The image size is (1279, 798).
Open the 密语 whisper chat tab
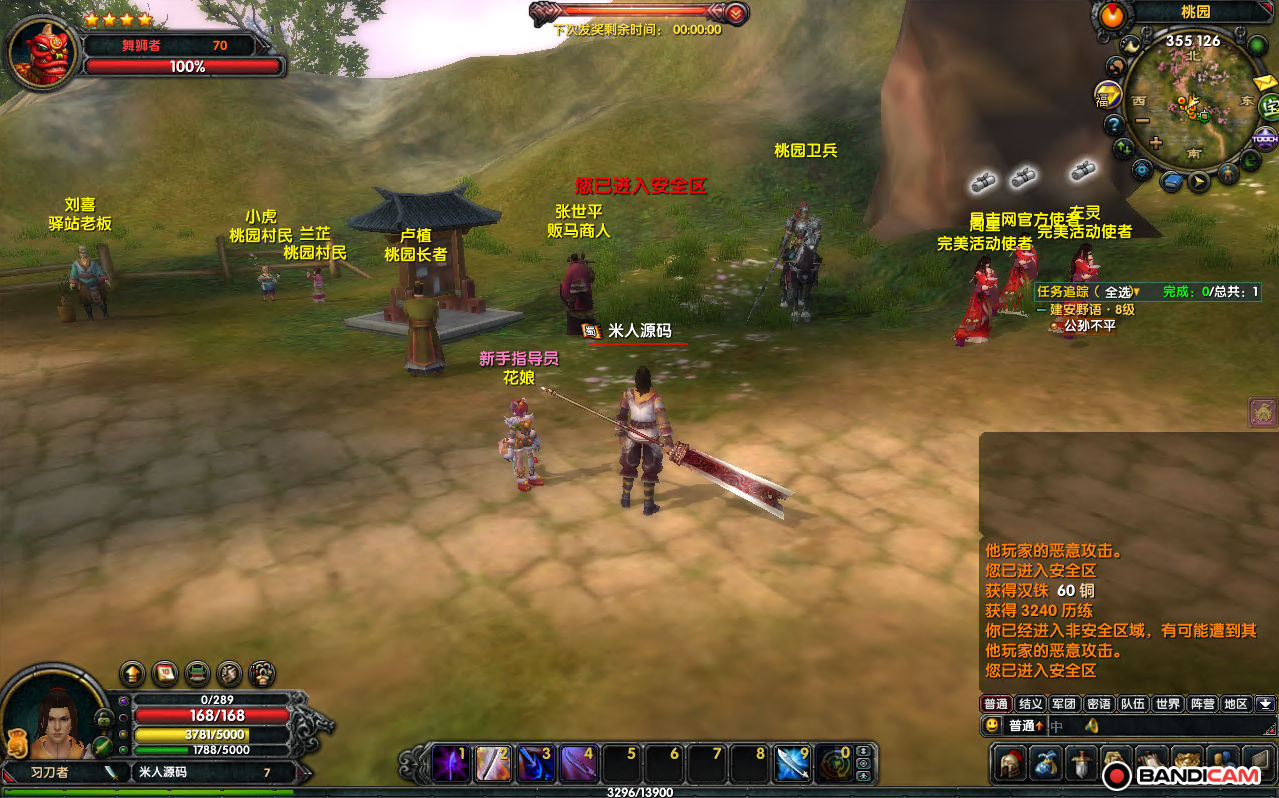click(1098, 704)
